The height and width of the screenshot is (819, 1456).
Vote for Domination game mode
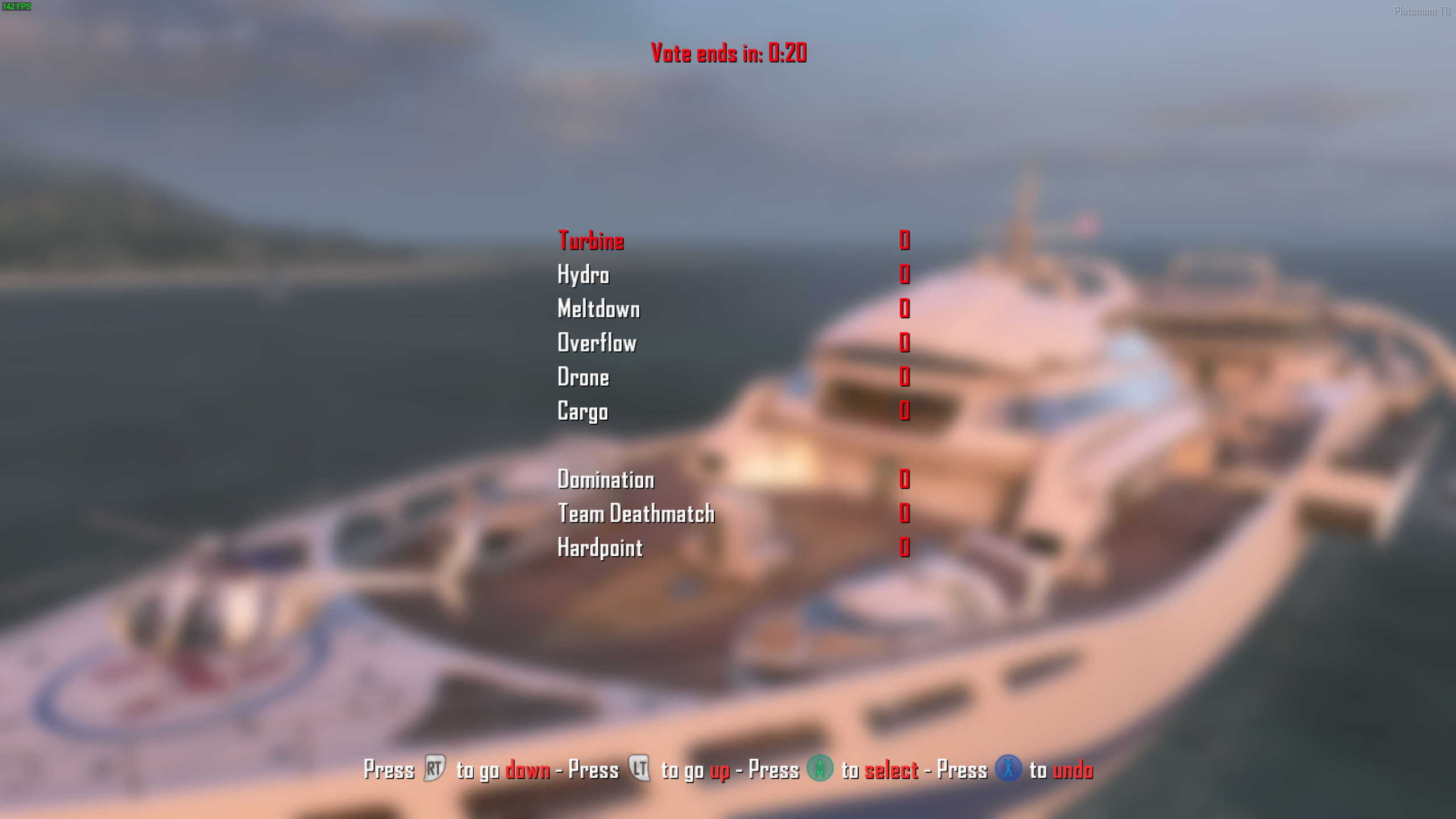tap(606, 480)
